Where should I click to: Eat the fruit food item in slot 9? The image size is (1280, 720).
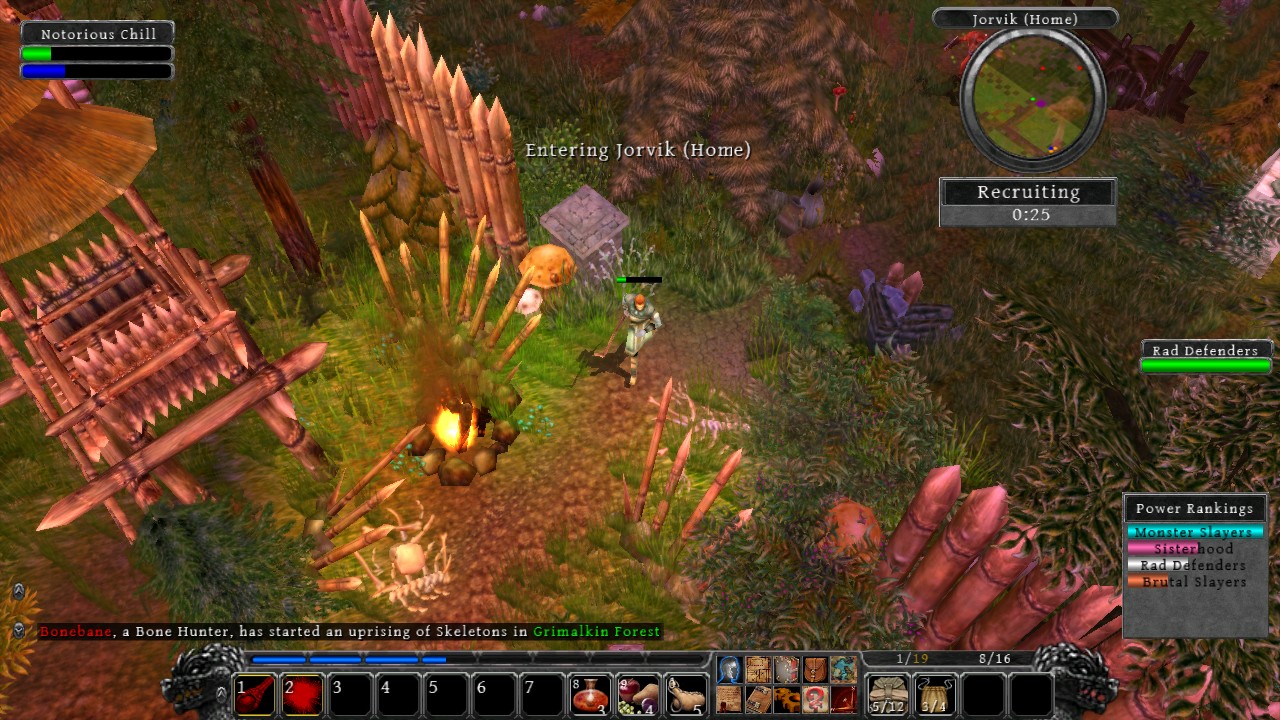tap(638, 695)
